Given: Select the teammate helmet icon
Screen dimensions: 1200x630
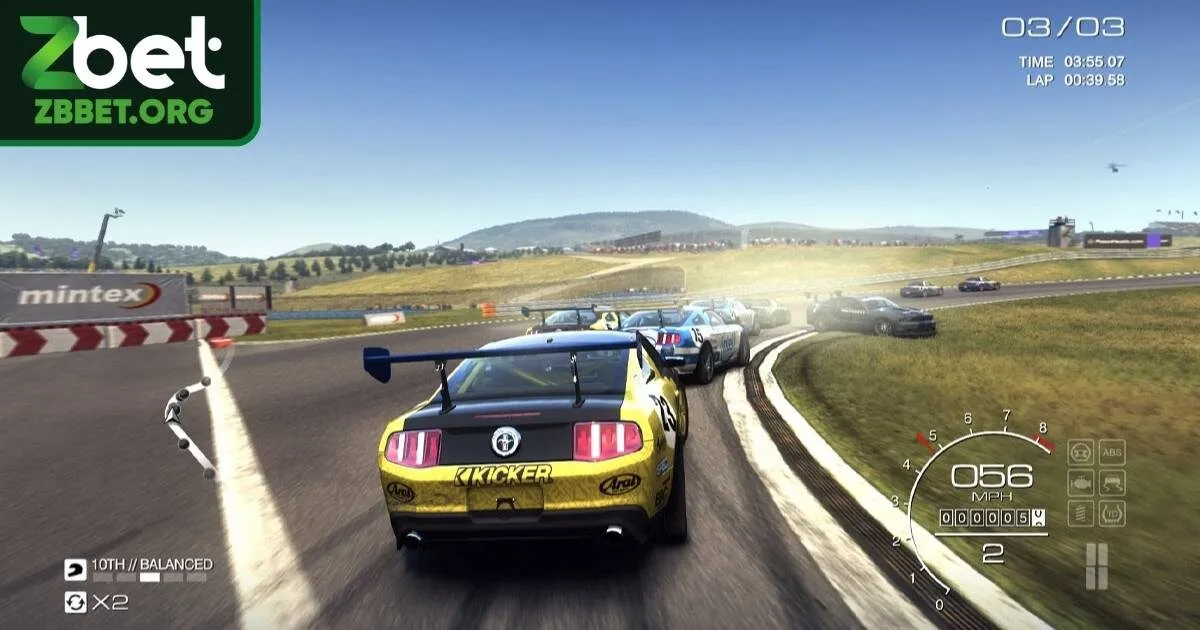Looking at the screenshot, I should [76, 568].
